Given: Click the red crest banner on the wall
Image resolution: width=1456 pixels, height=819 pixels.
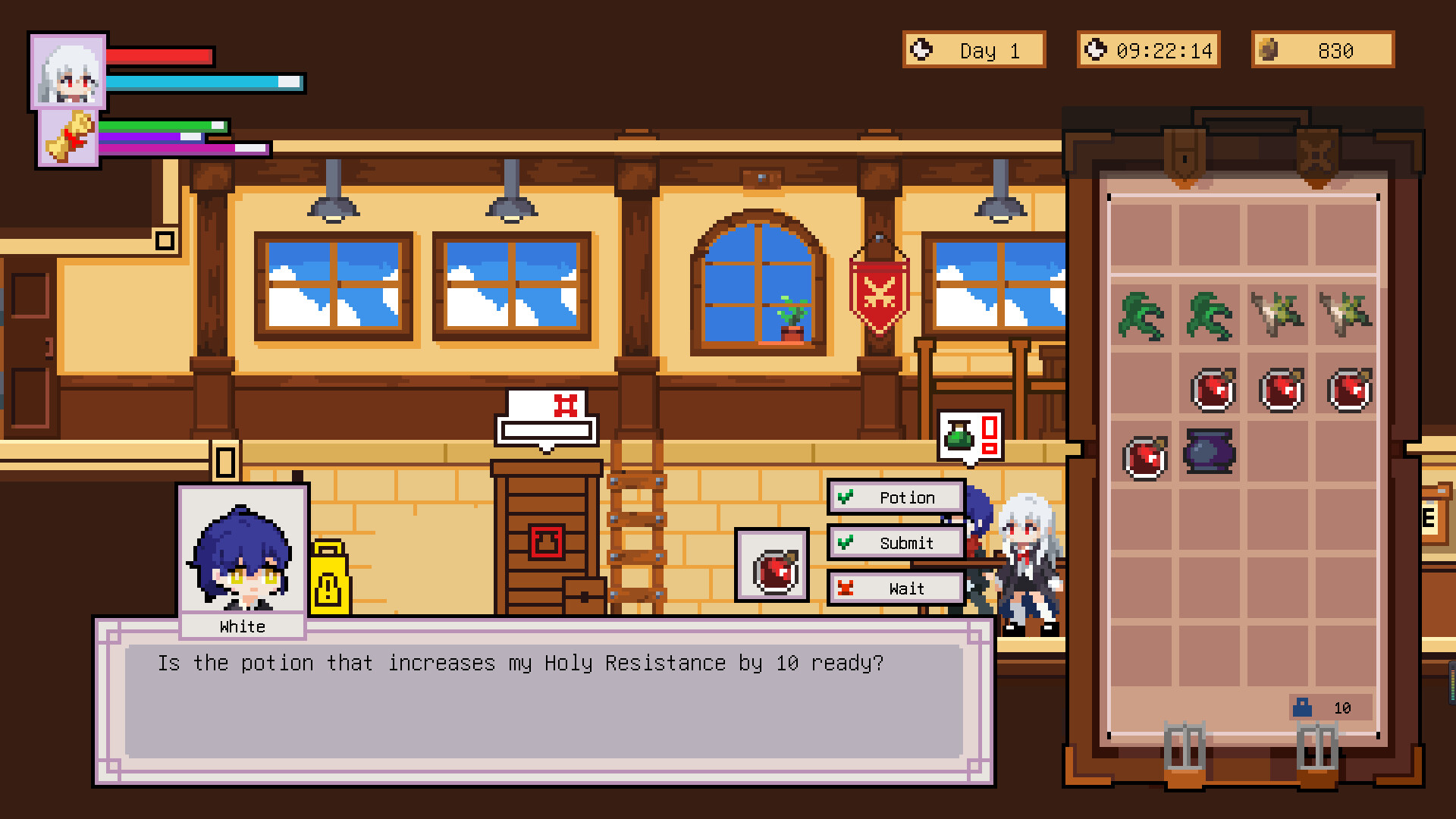Looking at the screenshot, I should point(881,292).
